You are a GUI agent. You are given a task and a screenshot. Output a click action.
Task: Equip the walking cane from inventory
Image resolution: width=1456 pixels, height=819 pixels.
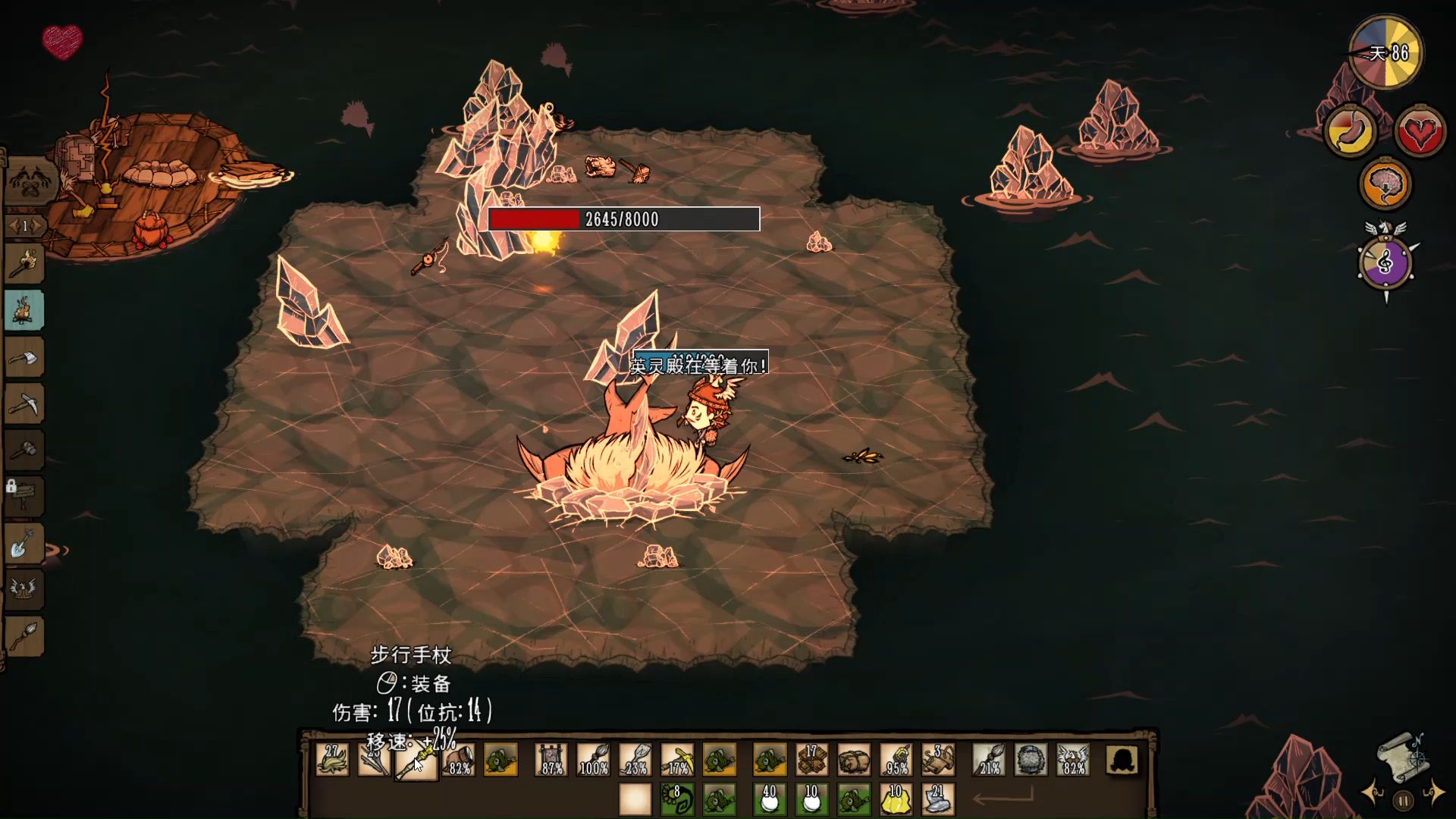(x=416, y=760)
